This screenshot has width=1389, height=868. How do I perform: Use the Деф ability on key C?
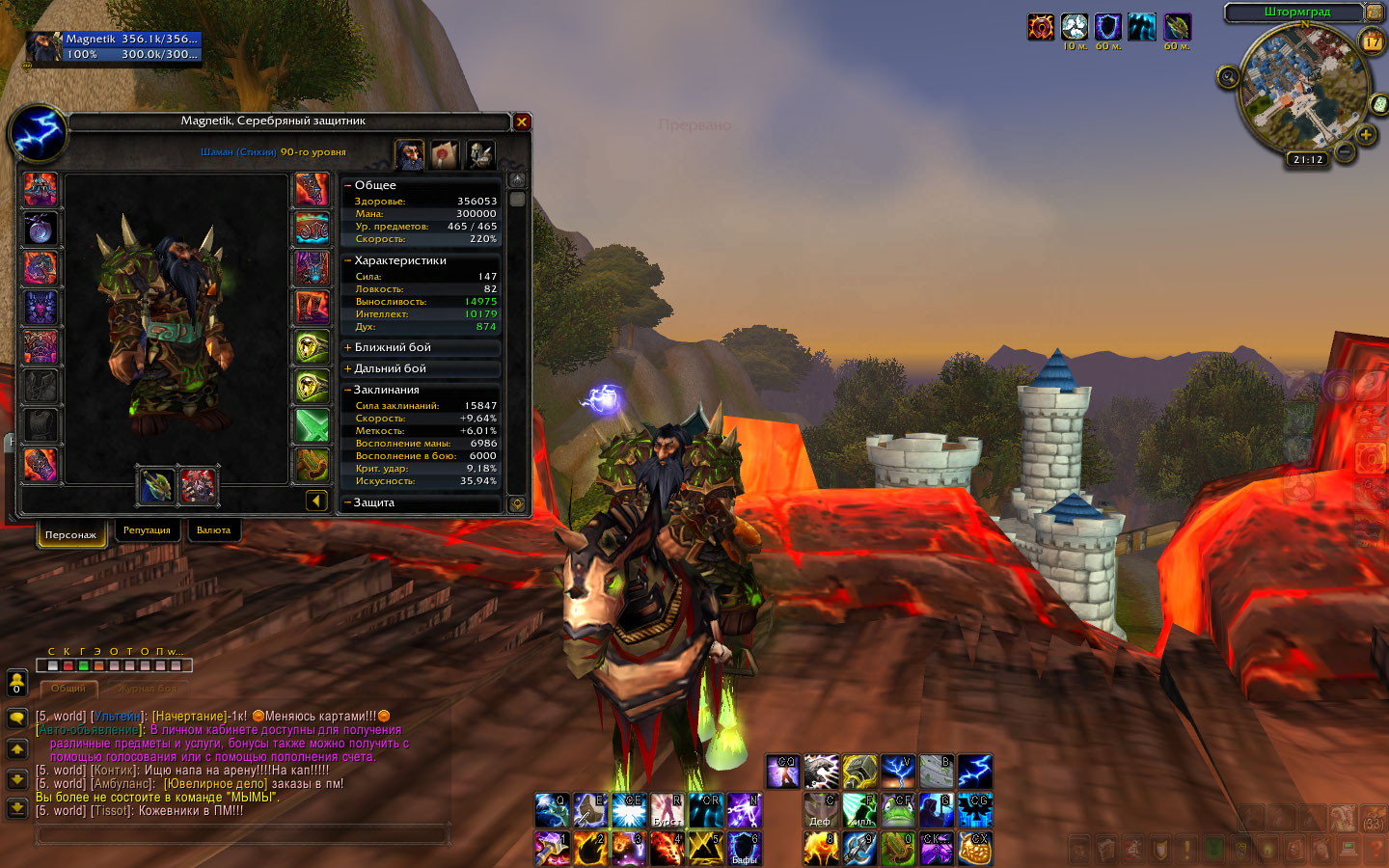820,811
